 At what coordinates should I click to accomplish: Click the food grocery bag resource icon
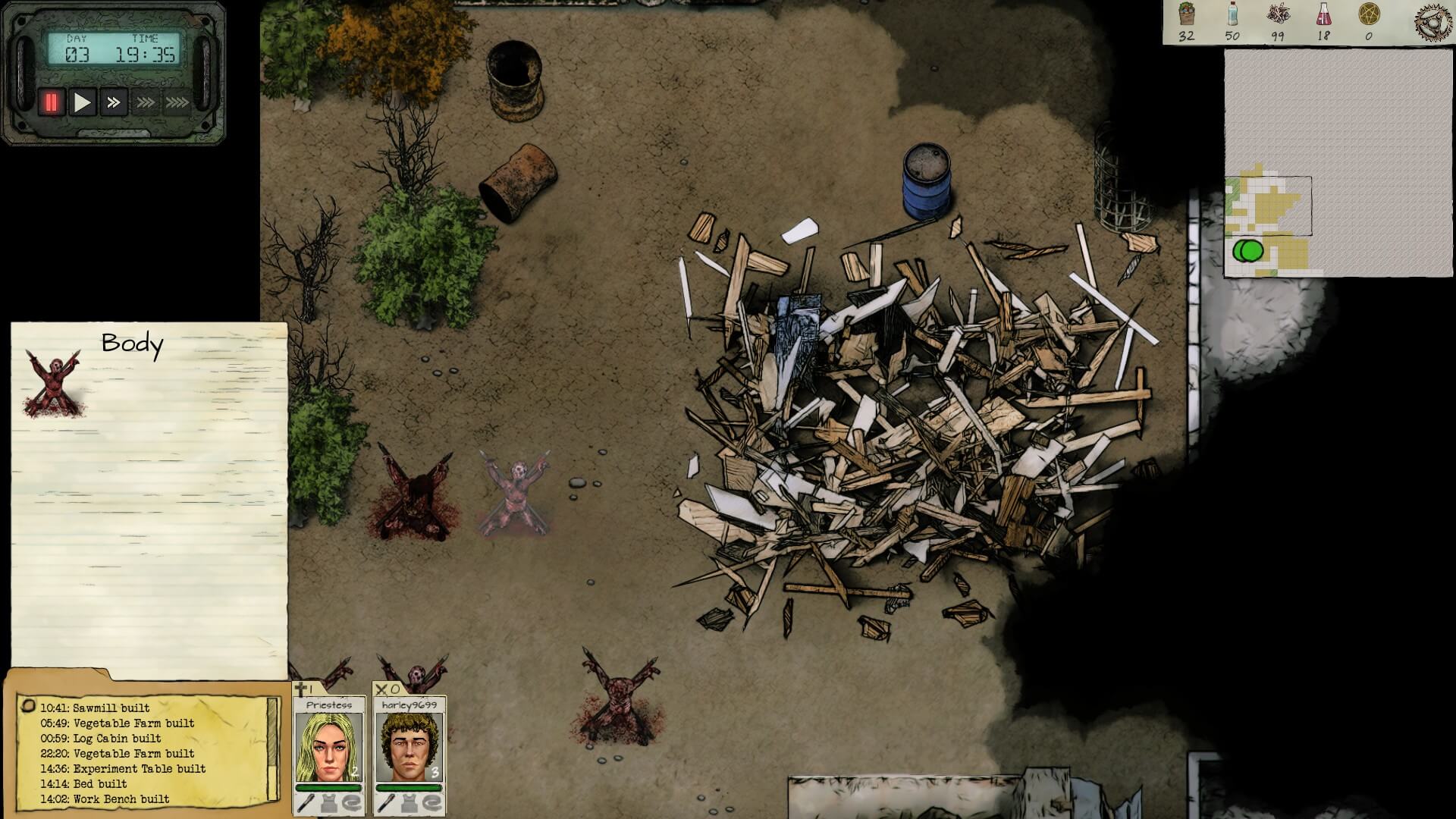(1186, 15)
